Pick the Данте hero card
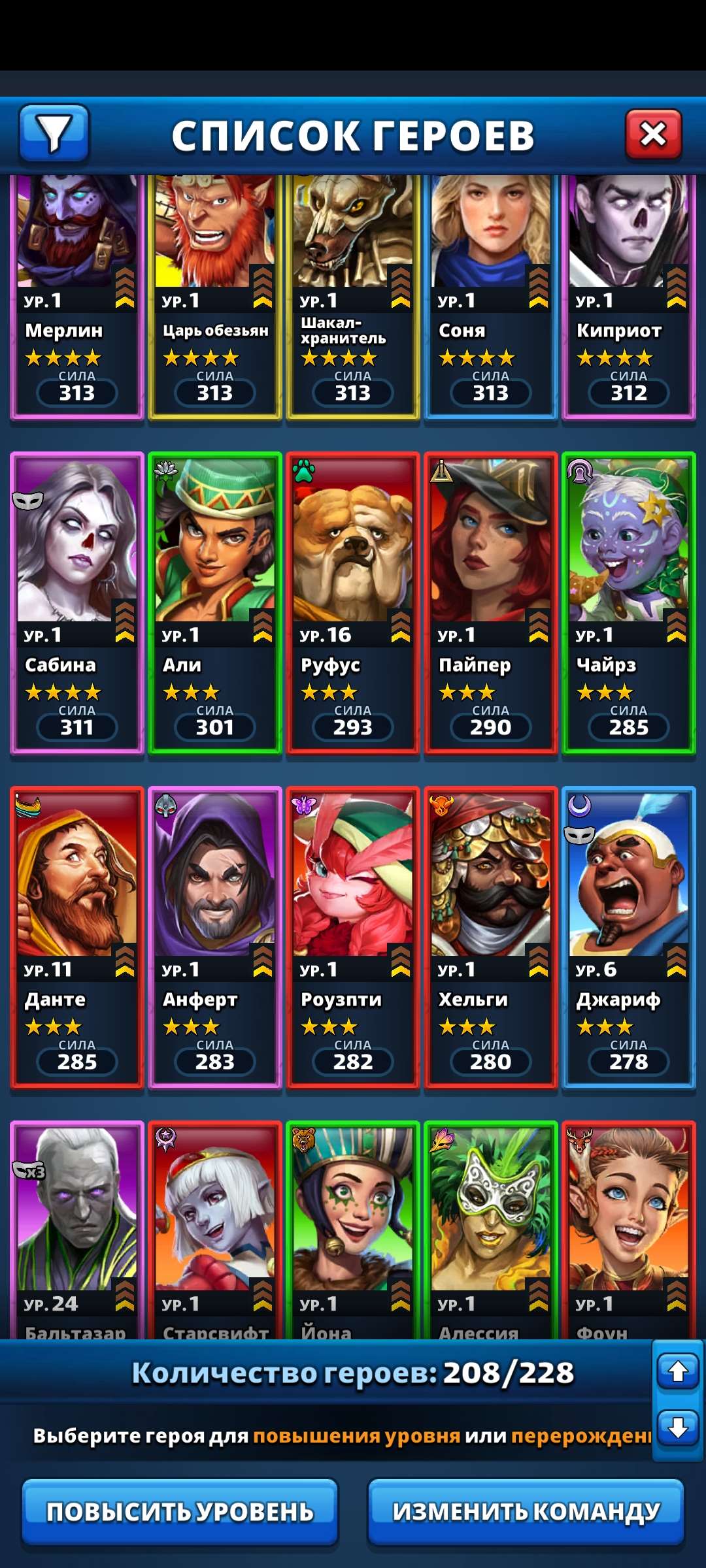This screenshot has width=706, height=1568. pos(77,937)
